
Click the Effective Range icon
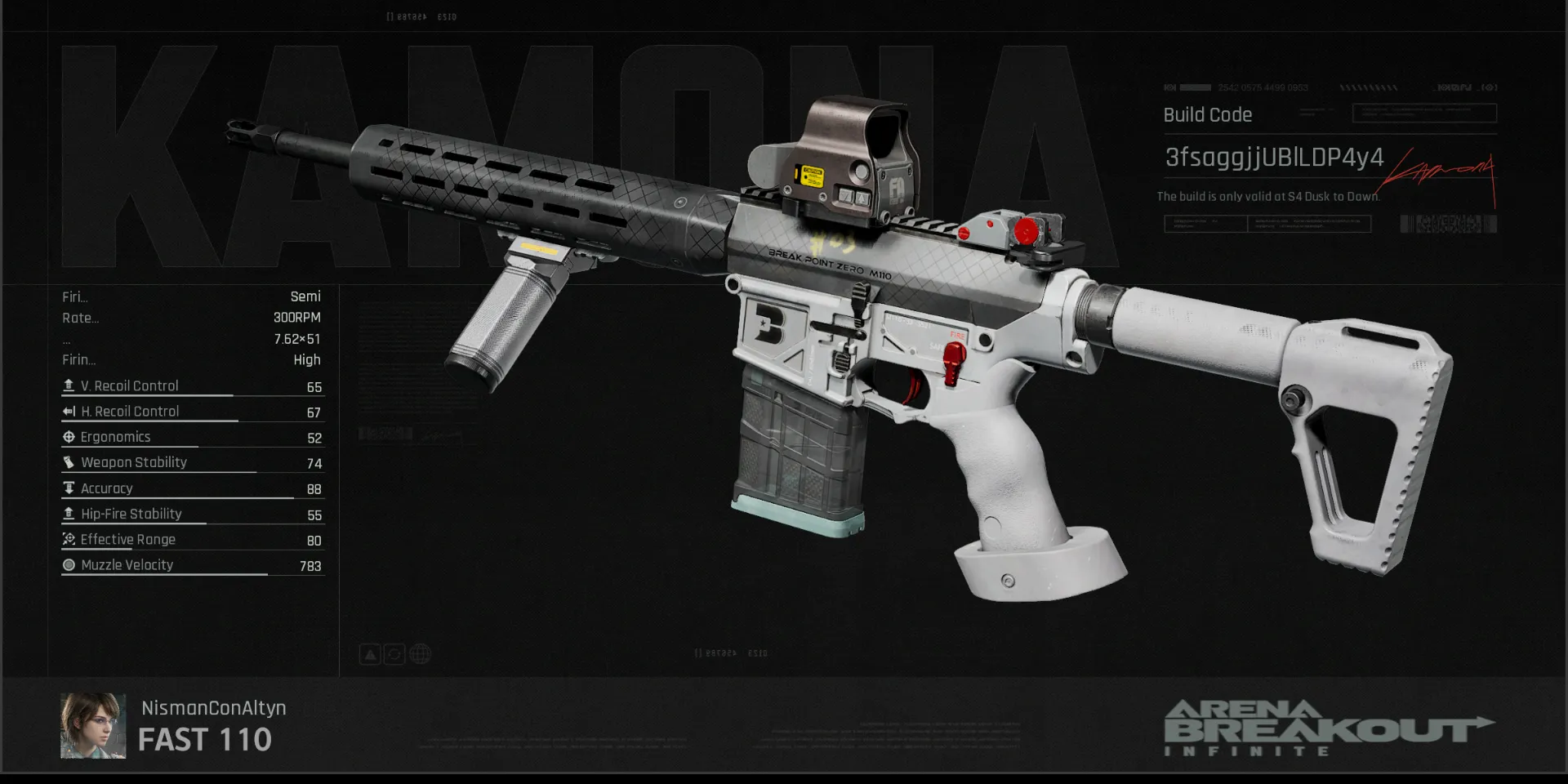[x=69, y=539]
